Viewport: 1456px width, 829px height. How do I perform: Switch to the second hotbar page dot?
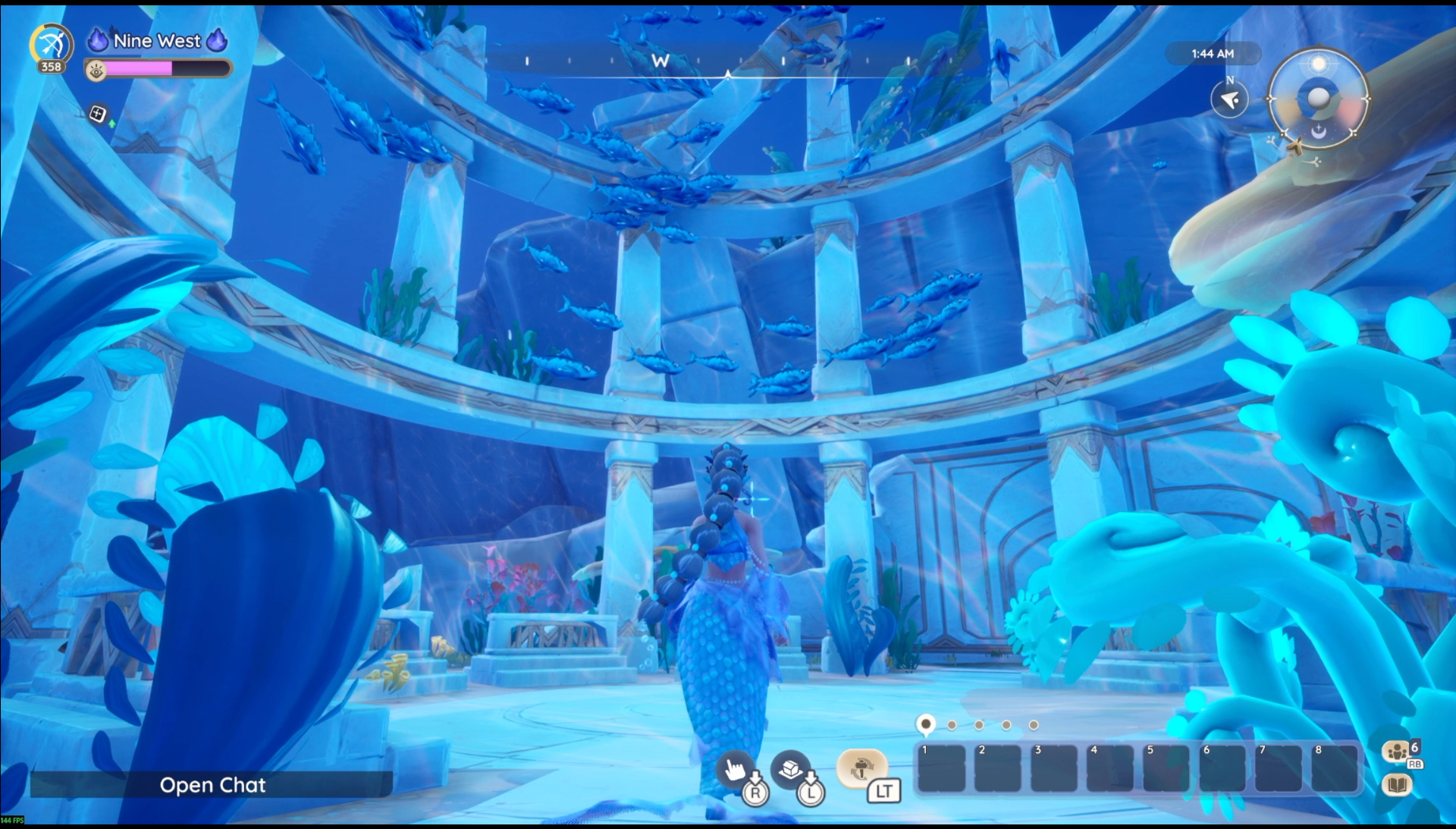pyautogui.click(x=952, y=725)
